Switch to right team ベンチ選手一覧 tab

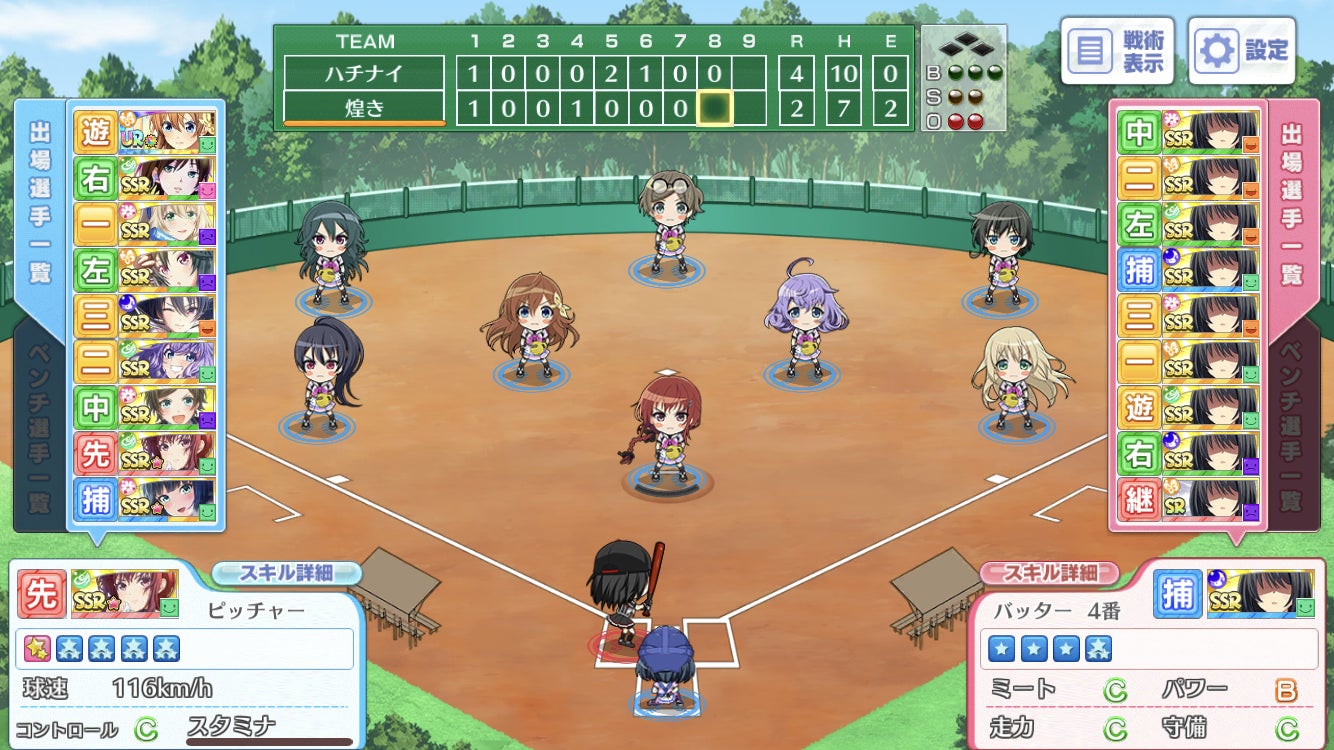(x=1294, y=430)
